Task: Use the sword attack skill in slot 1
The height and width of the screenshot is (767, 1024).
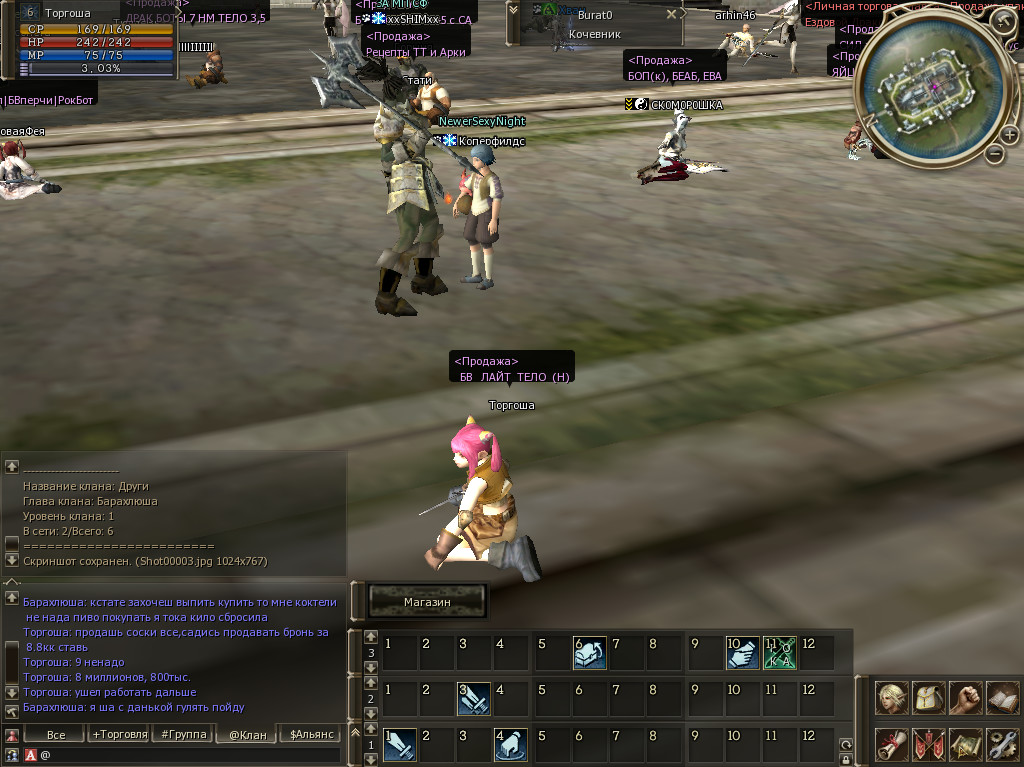Action: [x=401, y=745]
